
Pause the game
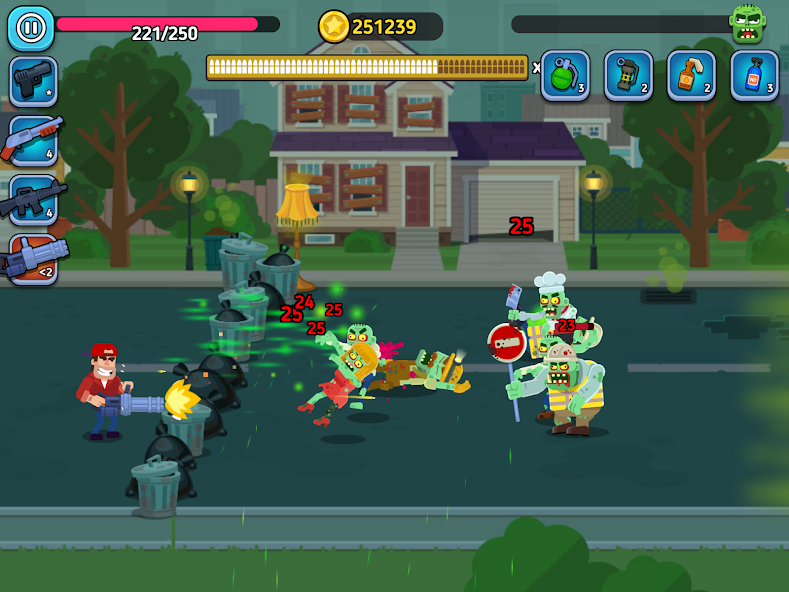pyautogui.click(x=31, y=28)
